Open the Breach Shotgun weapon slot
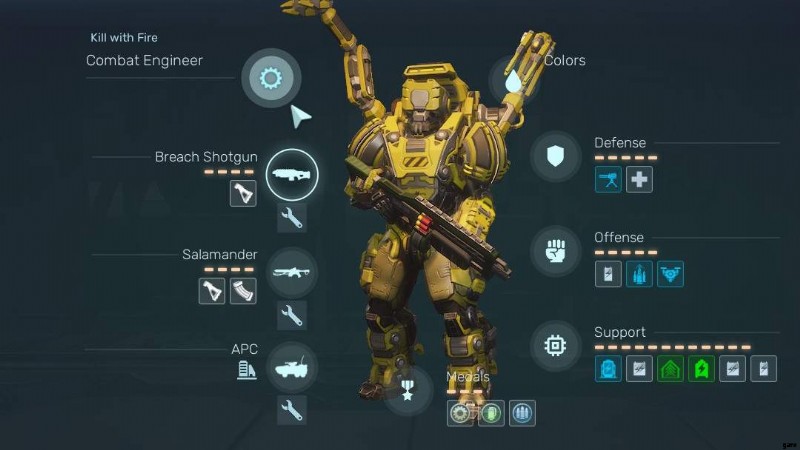 coord(291,174)
